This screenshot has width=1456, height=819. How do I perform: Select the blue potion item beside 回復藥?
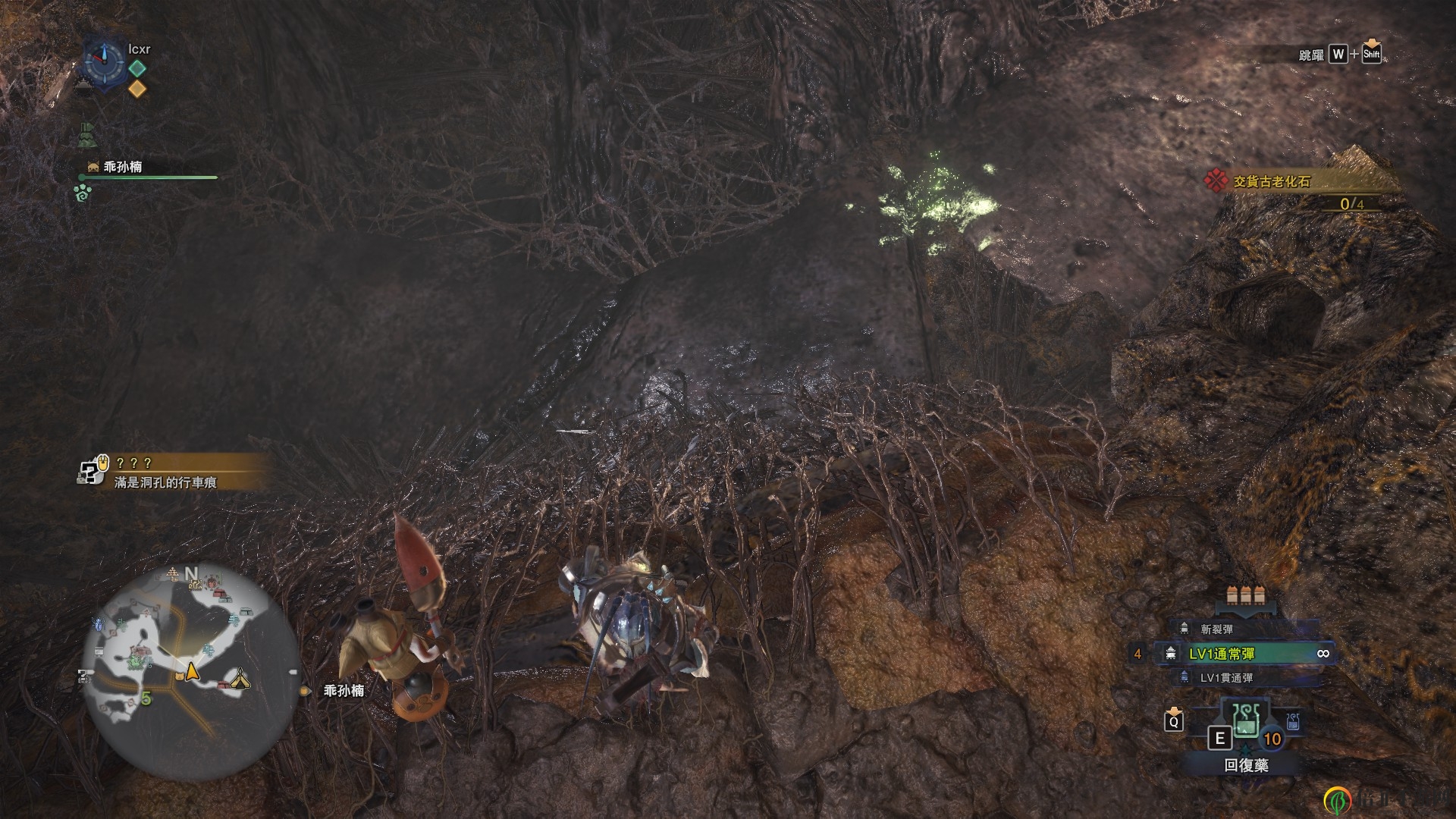pos(1293,721)
